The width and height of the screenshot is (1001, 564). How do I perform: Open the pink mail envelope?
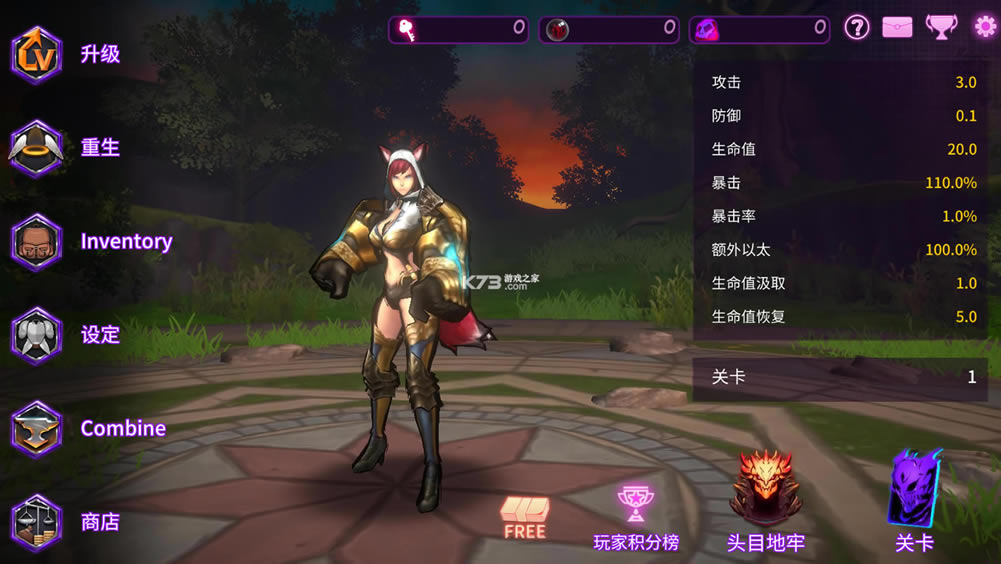click(898, 27)
